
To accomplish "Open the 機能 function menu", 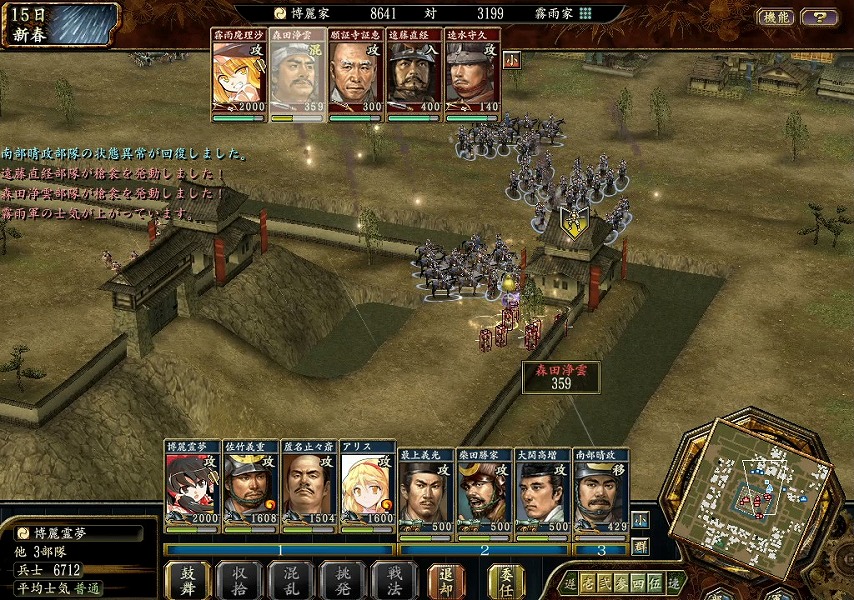I will [x=775, y=17].
